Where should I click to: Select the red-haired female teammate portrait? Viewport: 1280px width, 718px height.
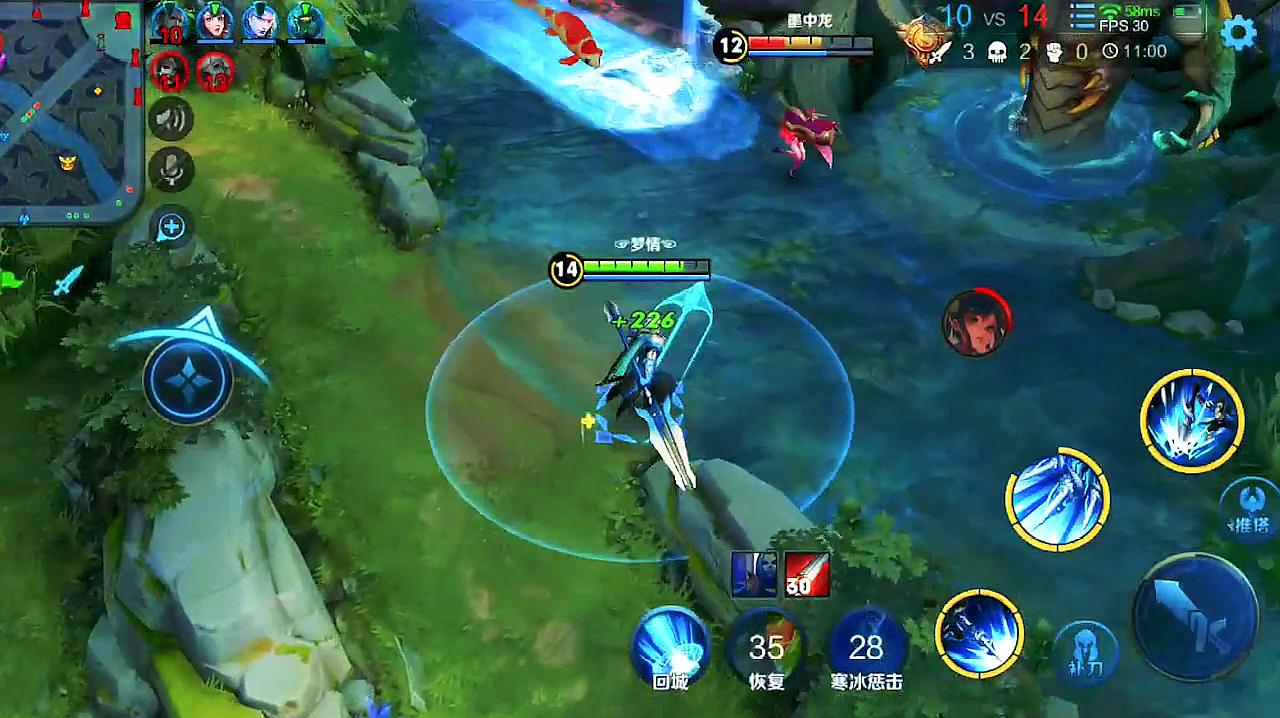coord(214,22)
